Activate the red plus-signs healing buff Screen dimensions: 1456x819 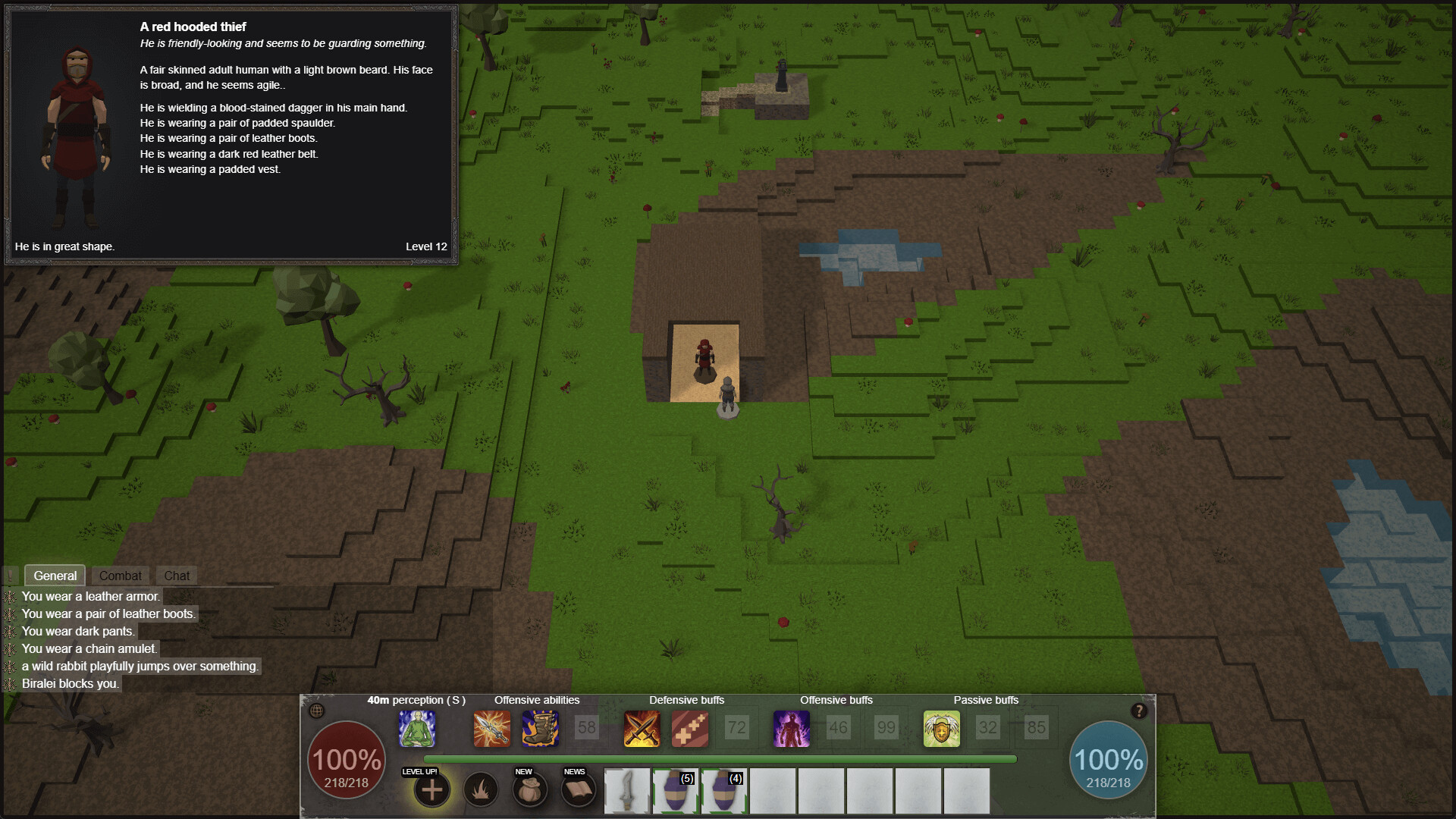[x=690, y=729]
